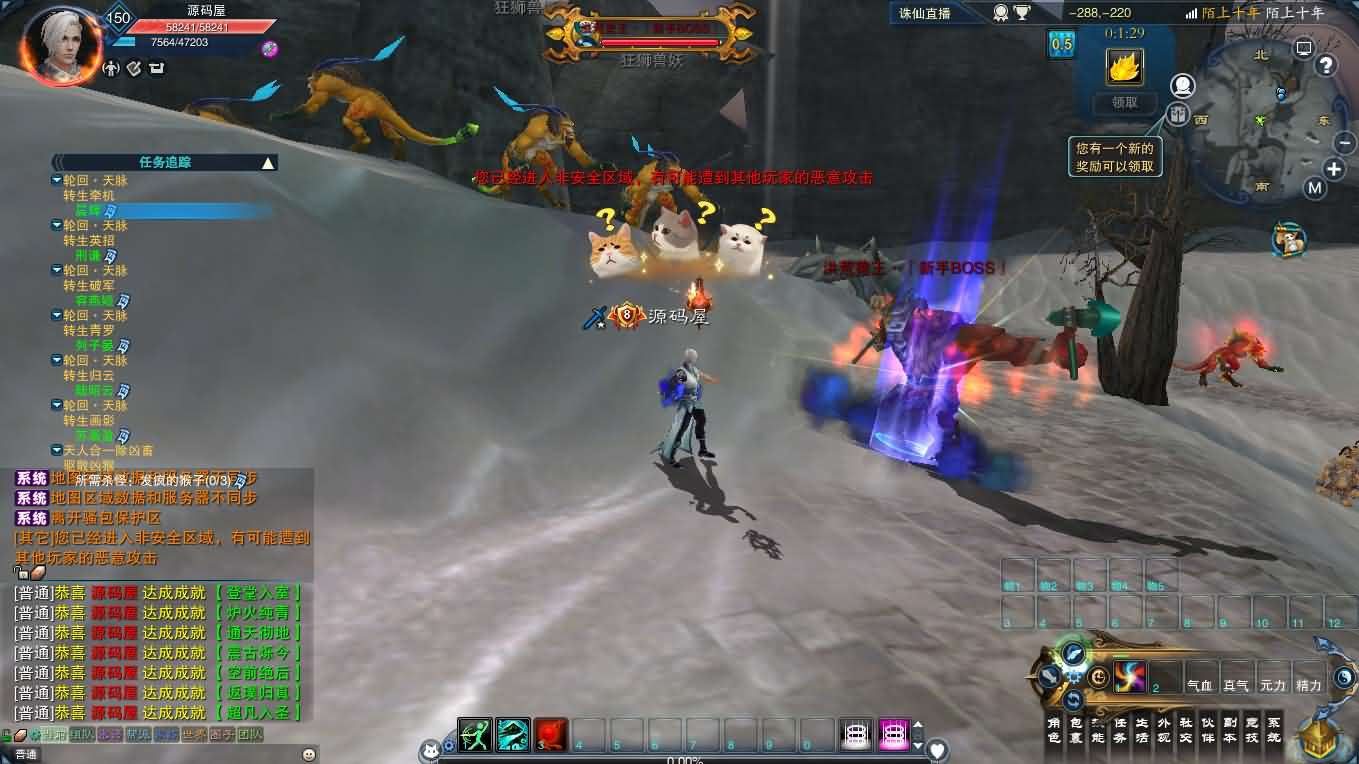Collapse the 任务追踪 quest tracker panel

point(268,162)
